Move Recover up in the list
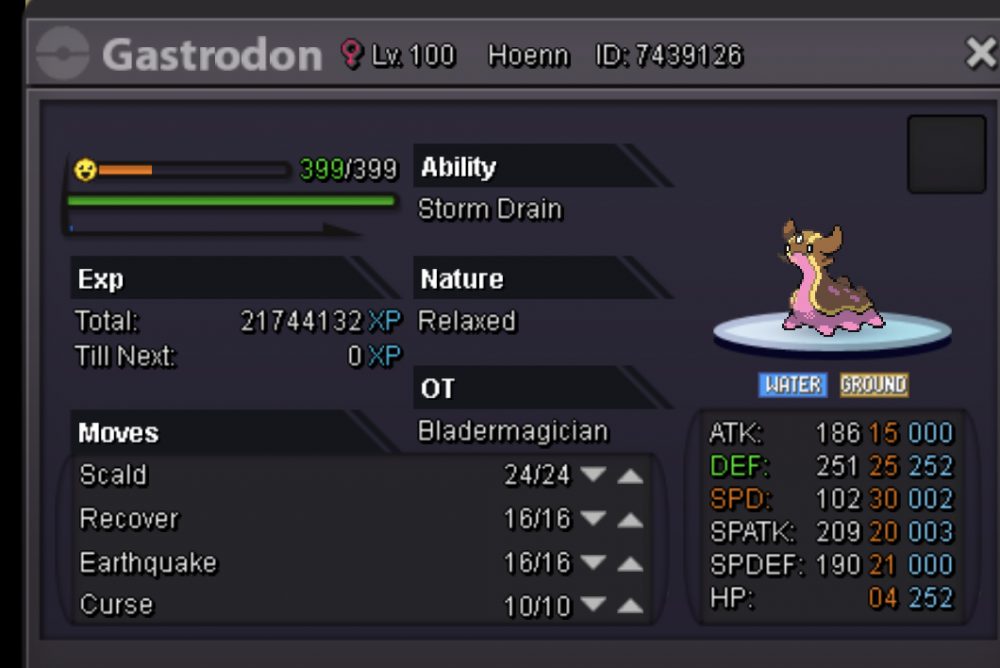1000x668 pixels. (x=630, y=519)
